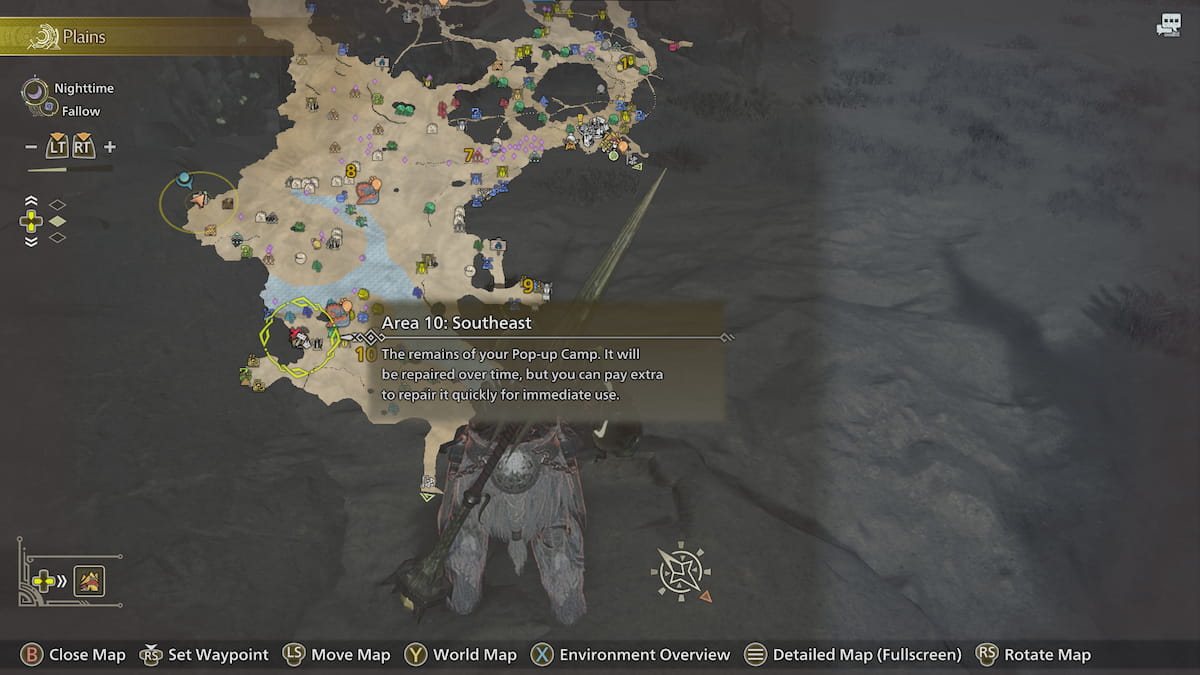Select the destroyed Pop-up Camp marker
1200x675 pixels.
point(297,337)
